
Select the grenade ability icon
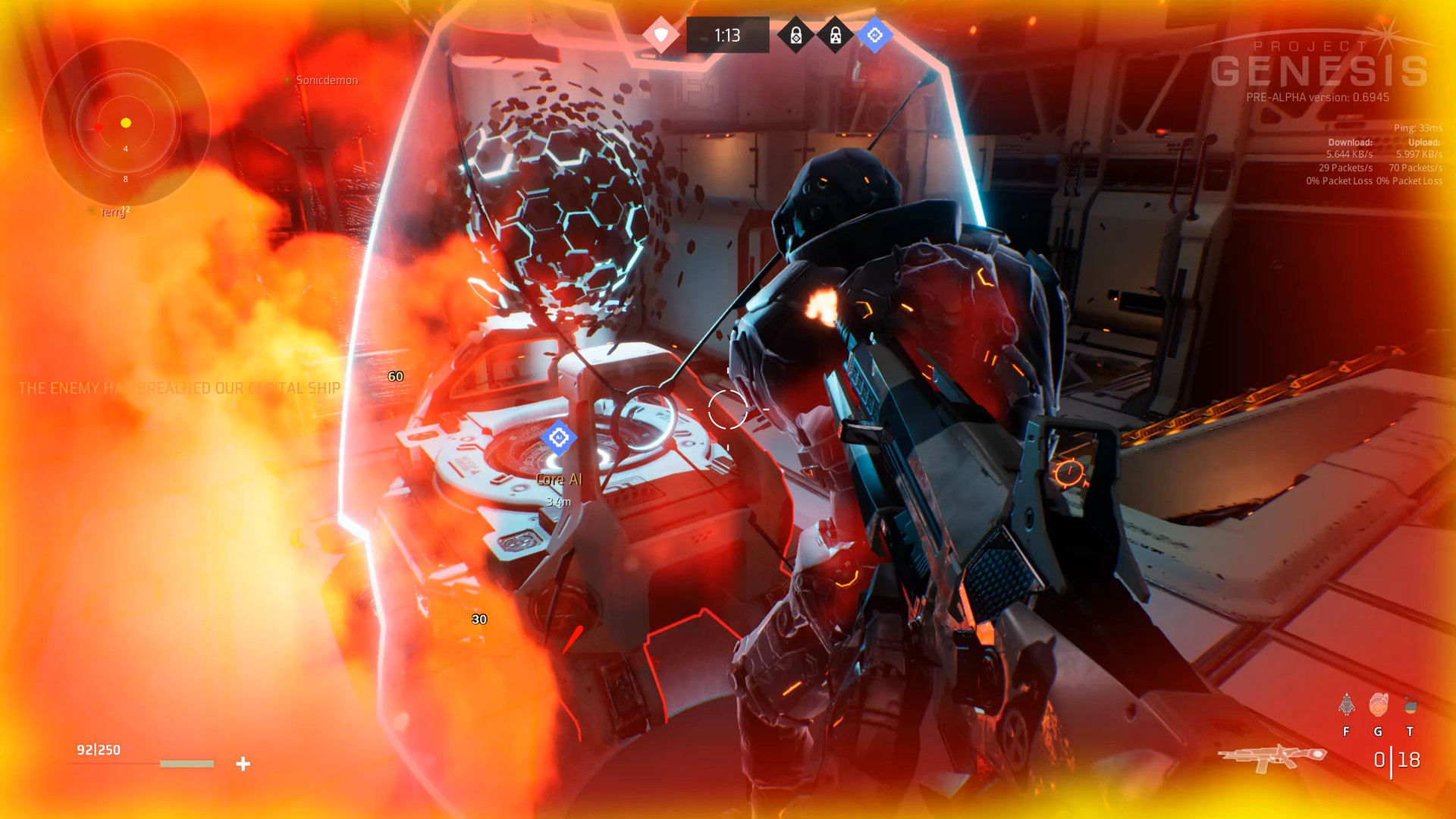[1410, 706]
